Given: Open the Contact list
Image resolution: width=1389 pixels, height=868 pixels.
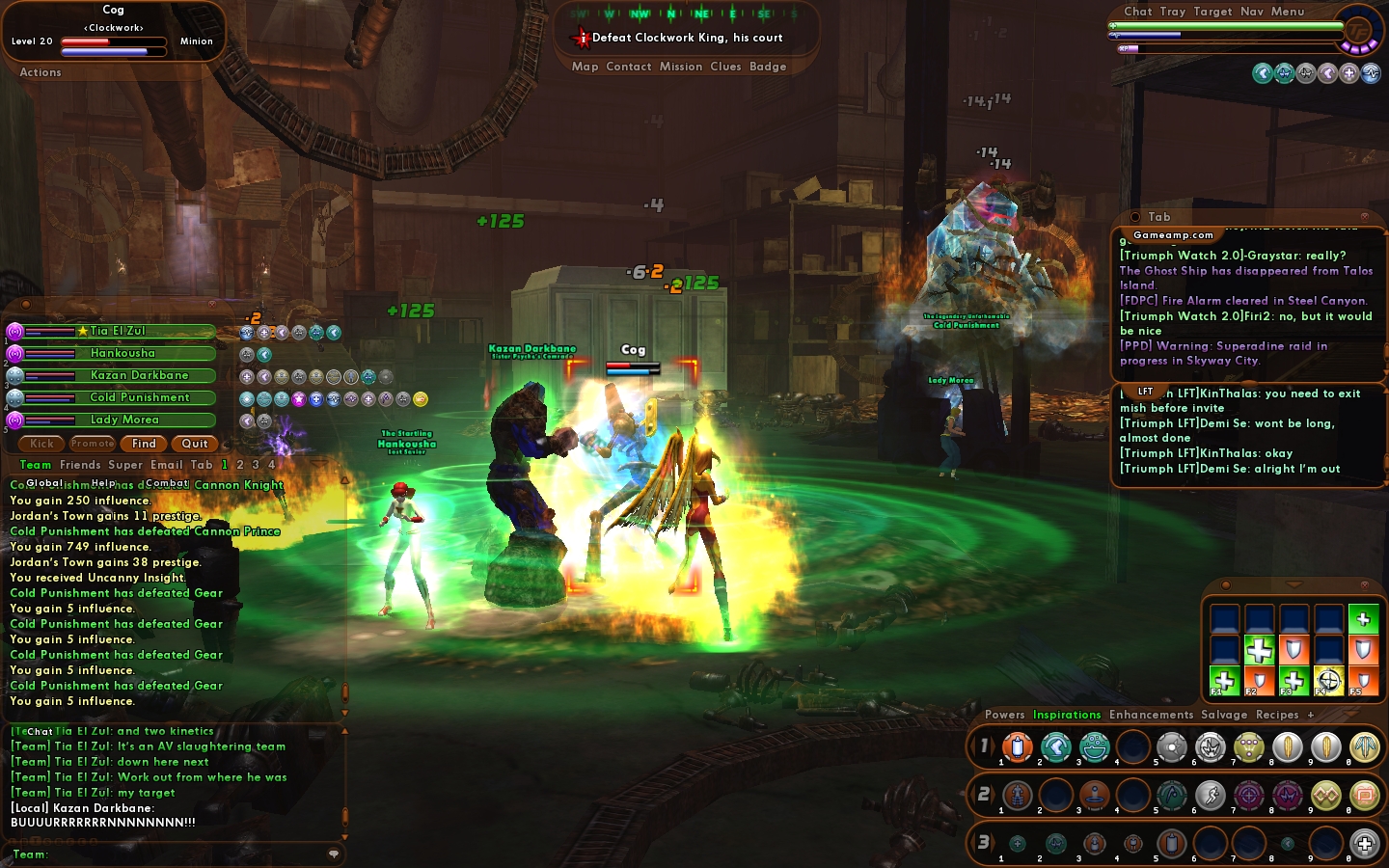Looking at the screenshot, I should point(629,67).
